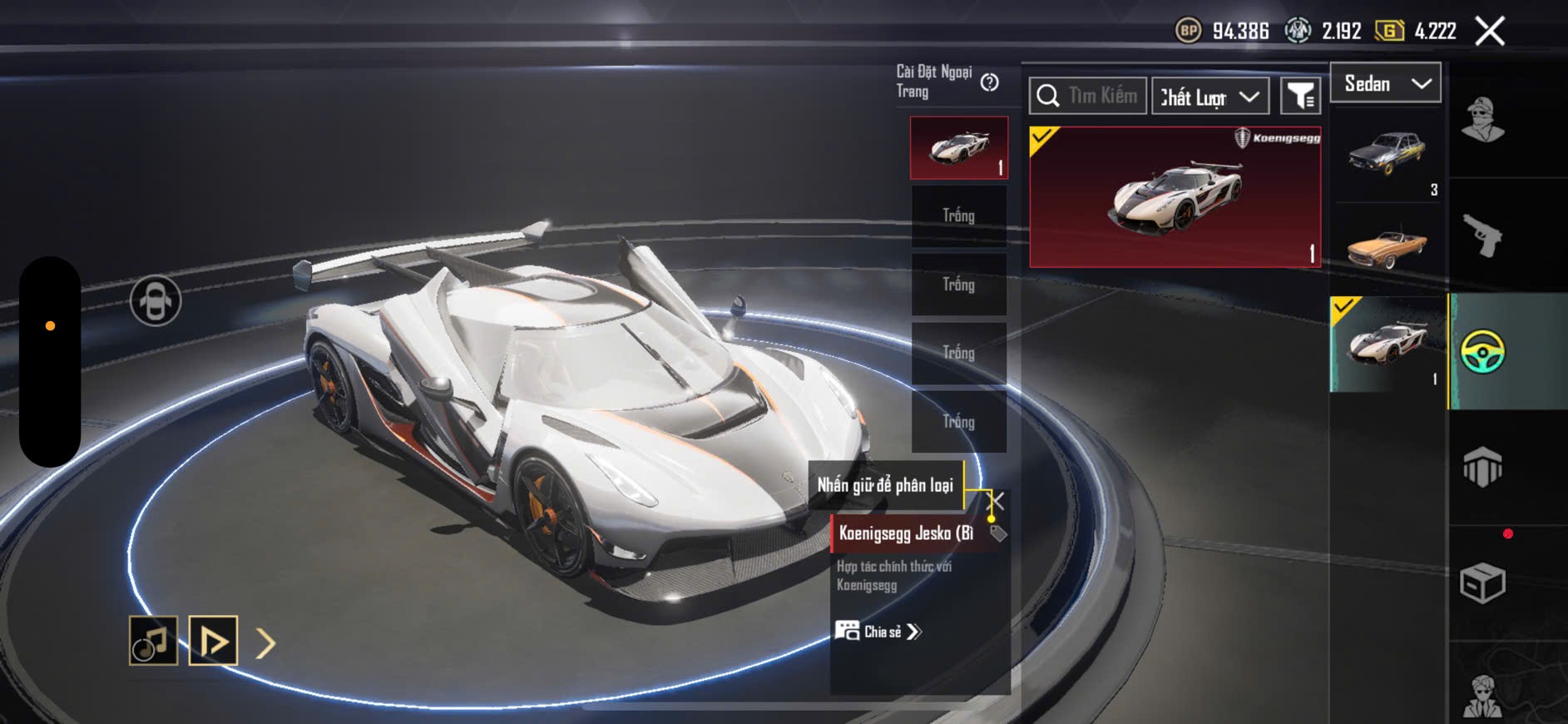Open the character outfit tab with cap

(x=1482, y=121)
